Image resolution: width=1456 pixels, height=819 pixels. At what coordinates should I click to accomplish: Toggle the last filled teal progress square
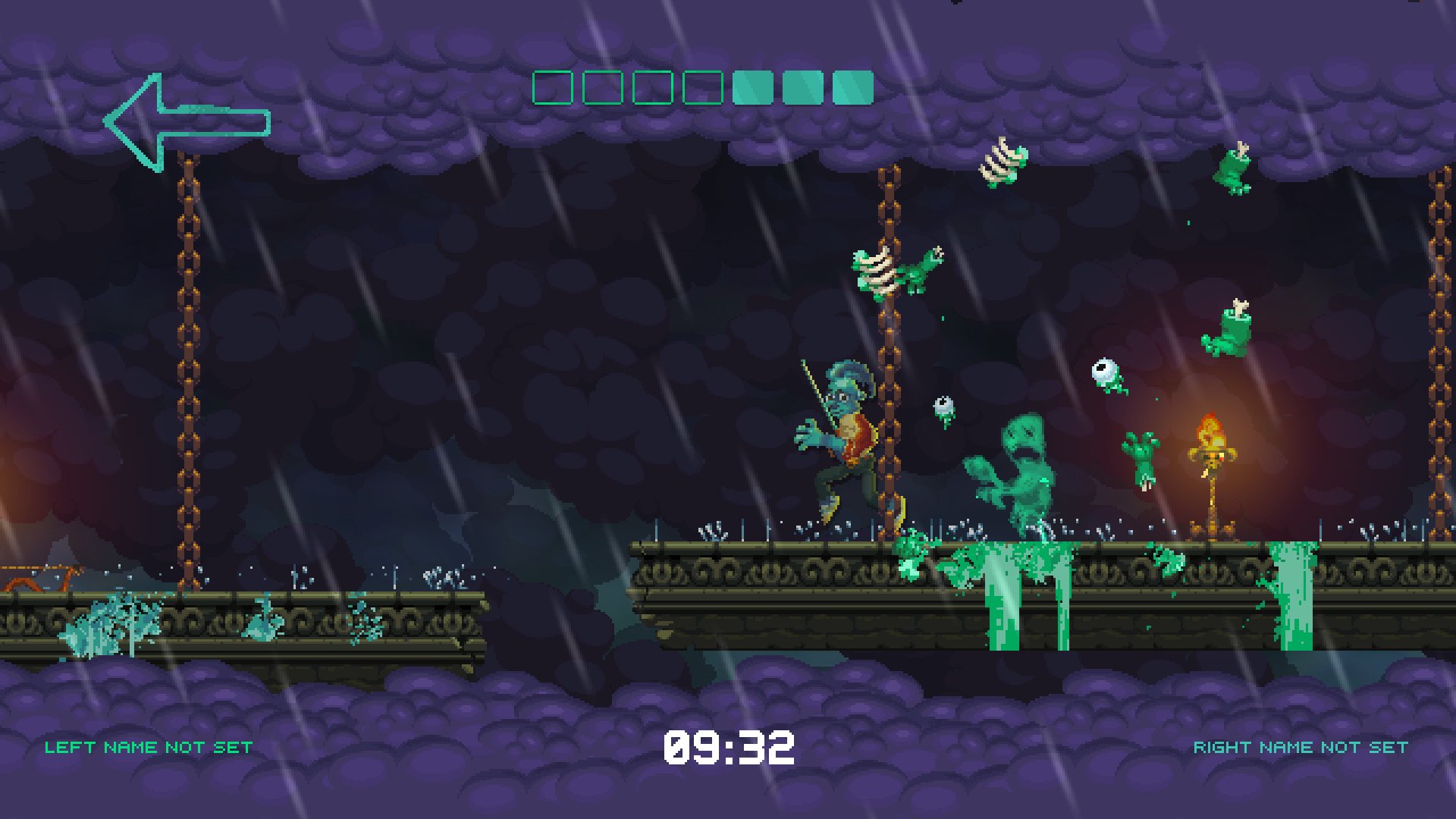click(x=852, y=88)
